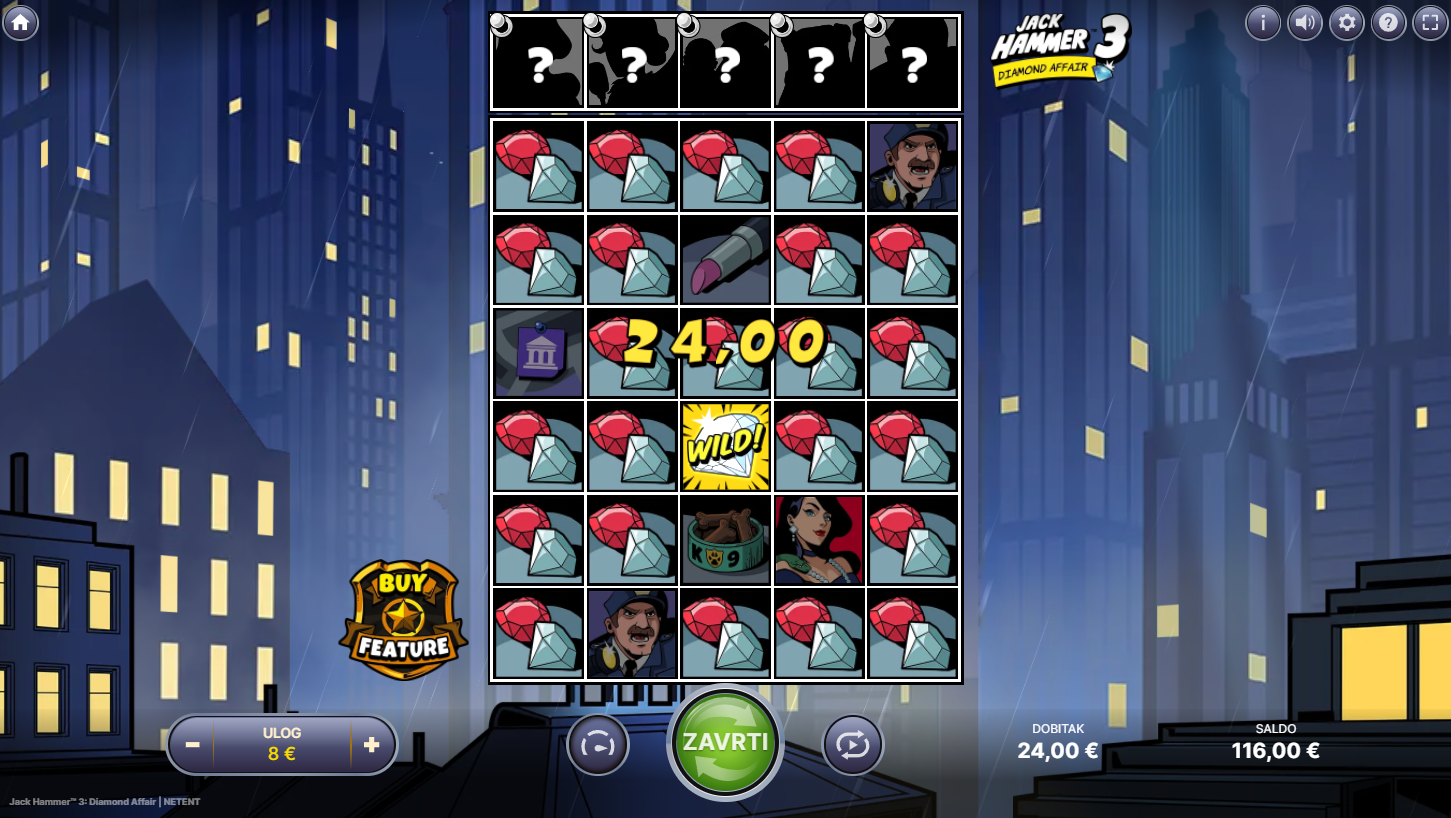Go to the home lobby icon
Screen dimensions: 1451x818
[x=20, y=22]
